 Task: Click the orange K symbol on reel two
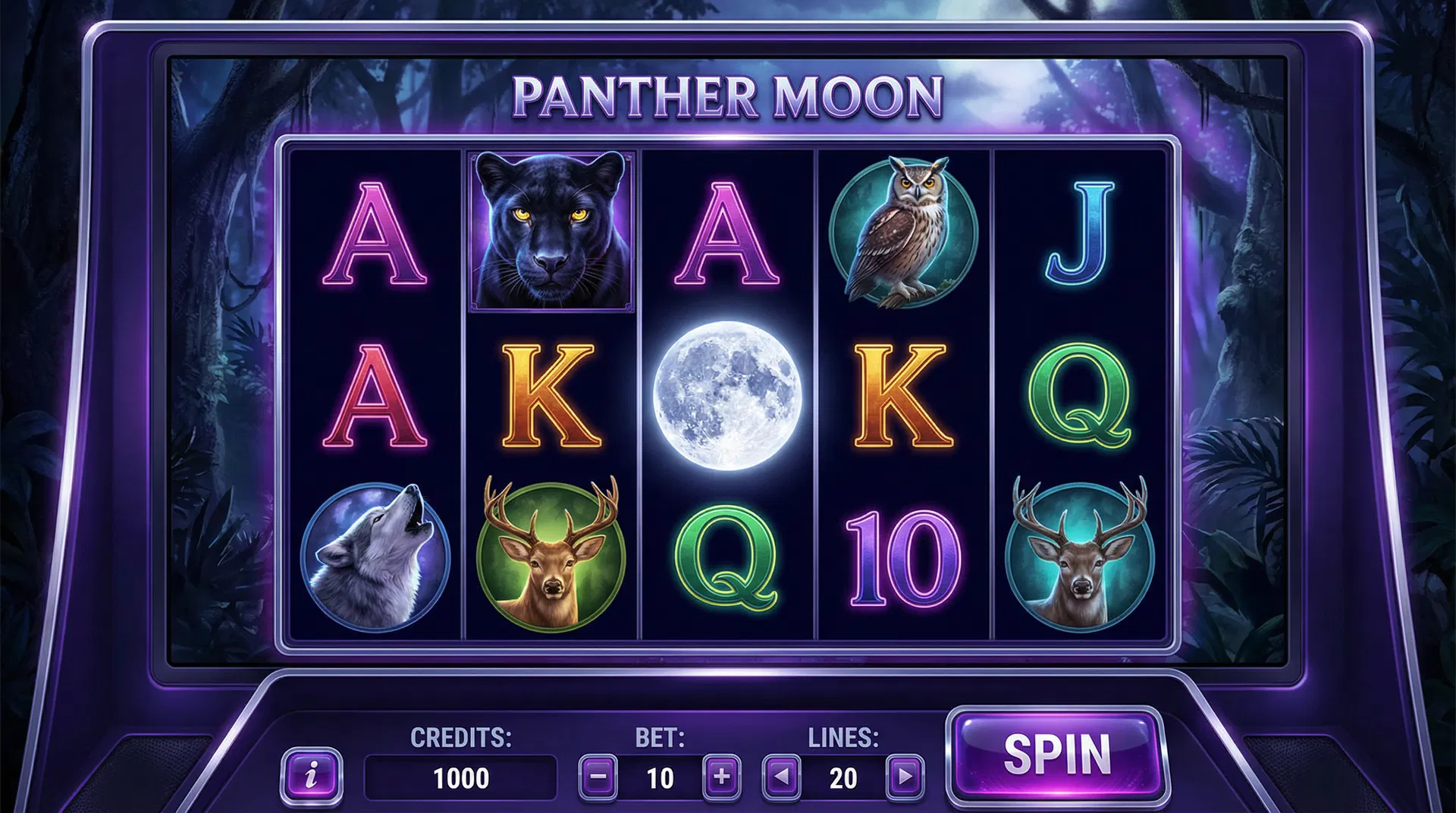[549, 394]
